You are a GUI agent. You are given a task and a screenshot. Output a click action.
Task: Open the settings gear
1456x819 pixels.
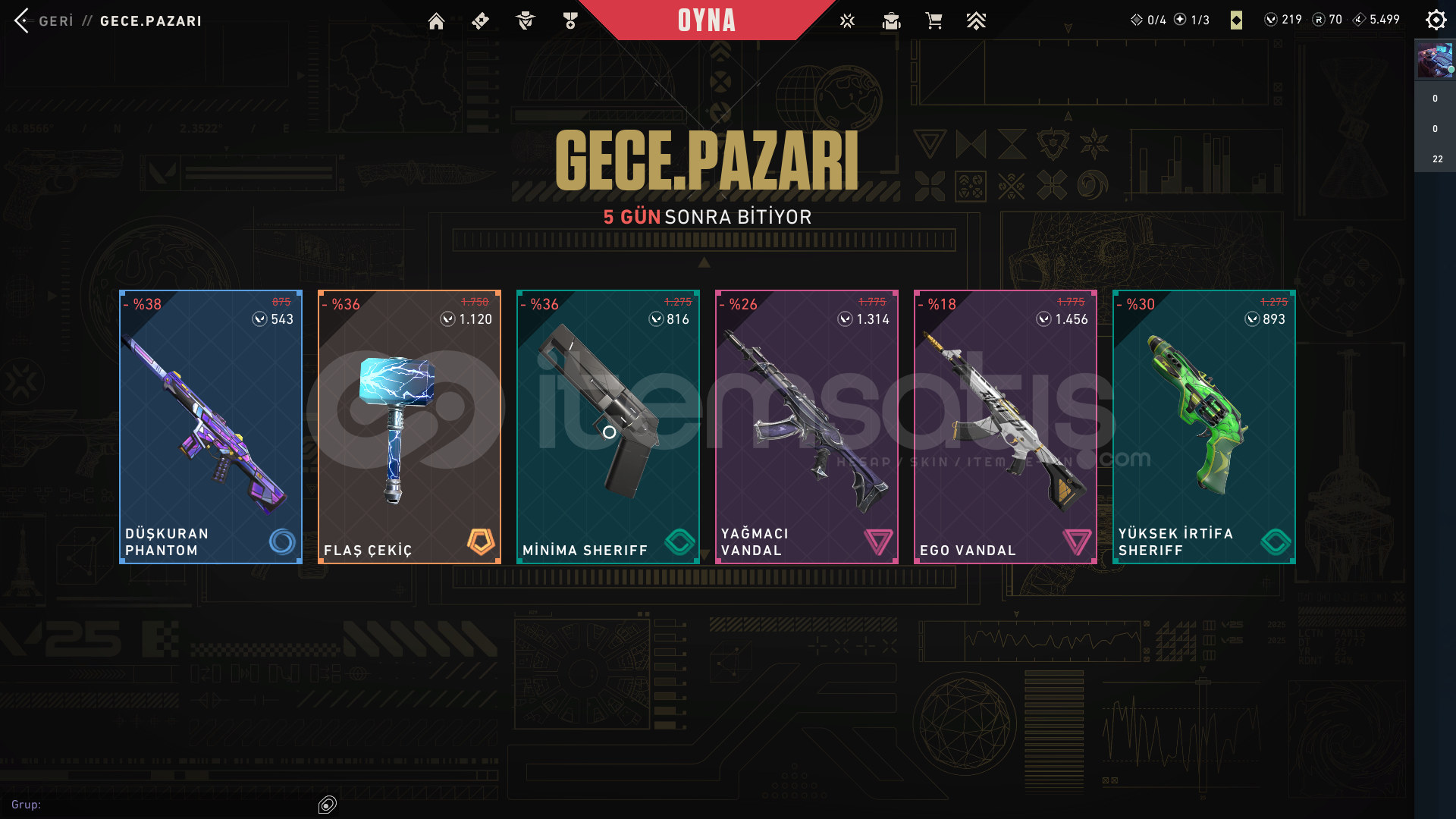pos(1436,20)
